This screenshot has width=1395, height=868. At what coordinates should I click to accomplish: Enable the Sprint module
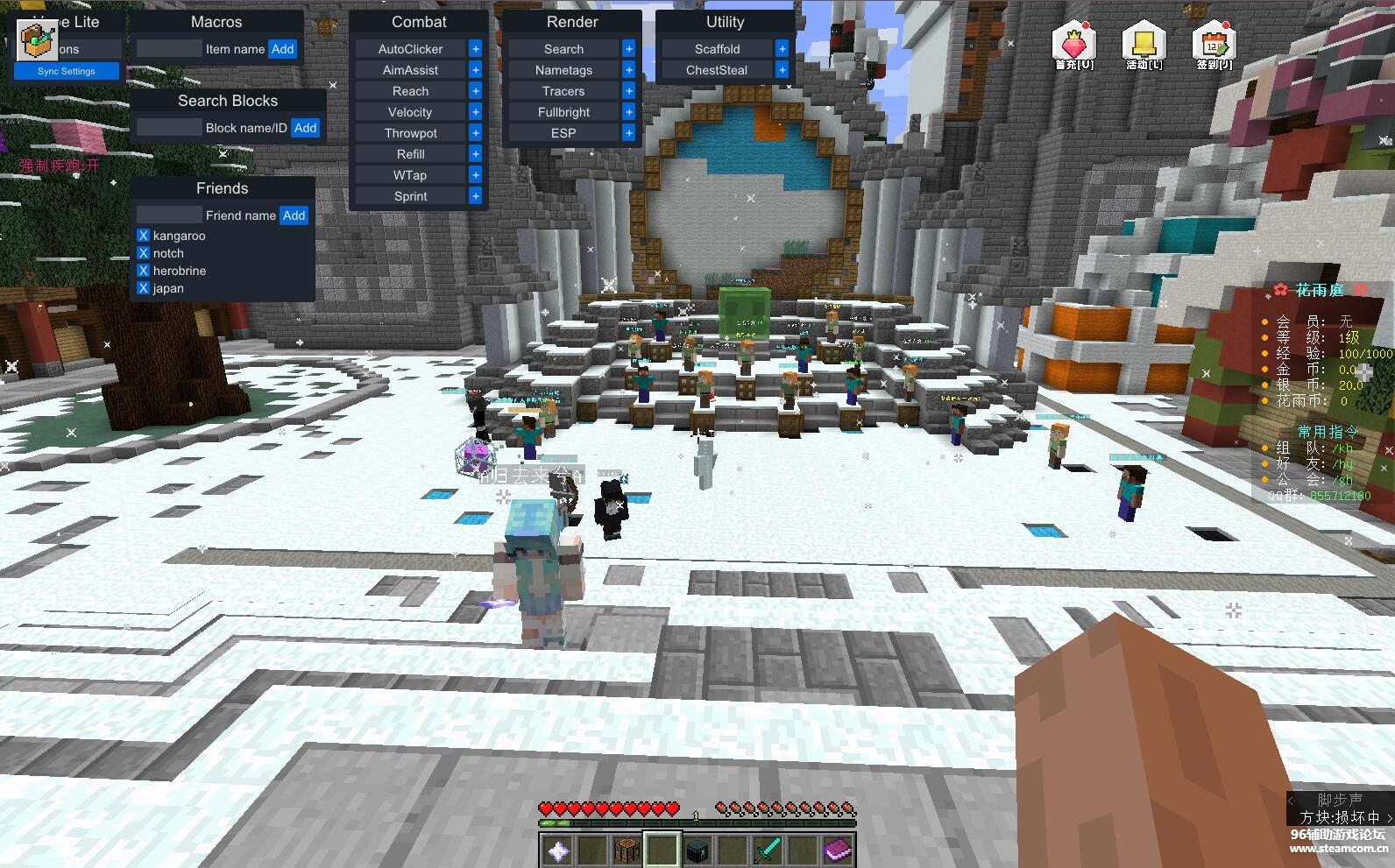coord(410,196)
